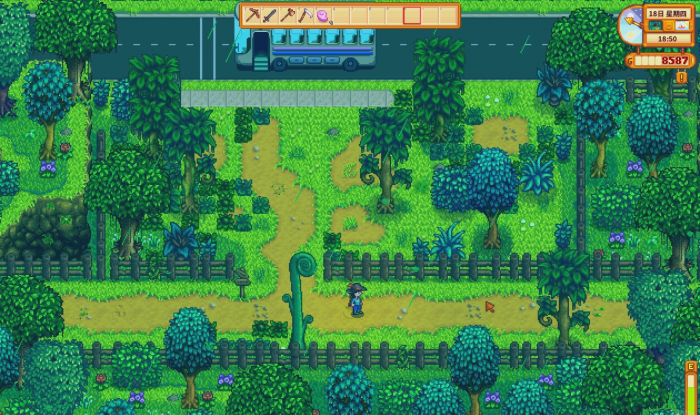Select the pickaxe in the hotbar

(253, 15)
